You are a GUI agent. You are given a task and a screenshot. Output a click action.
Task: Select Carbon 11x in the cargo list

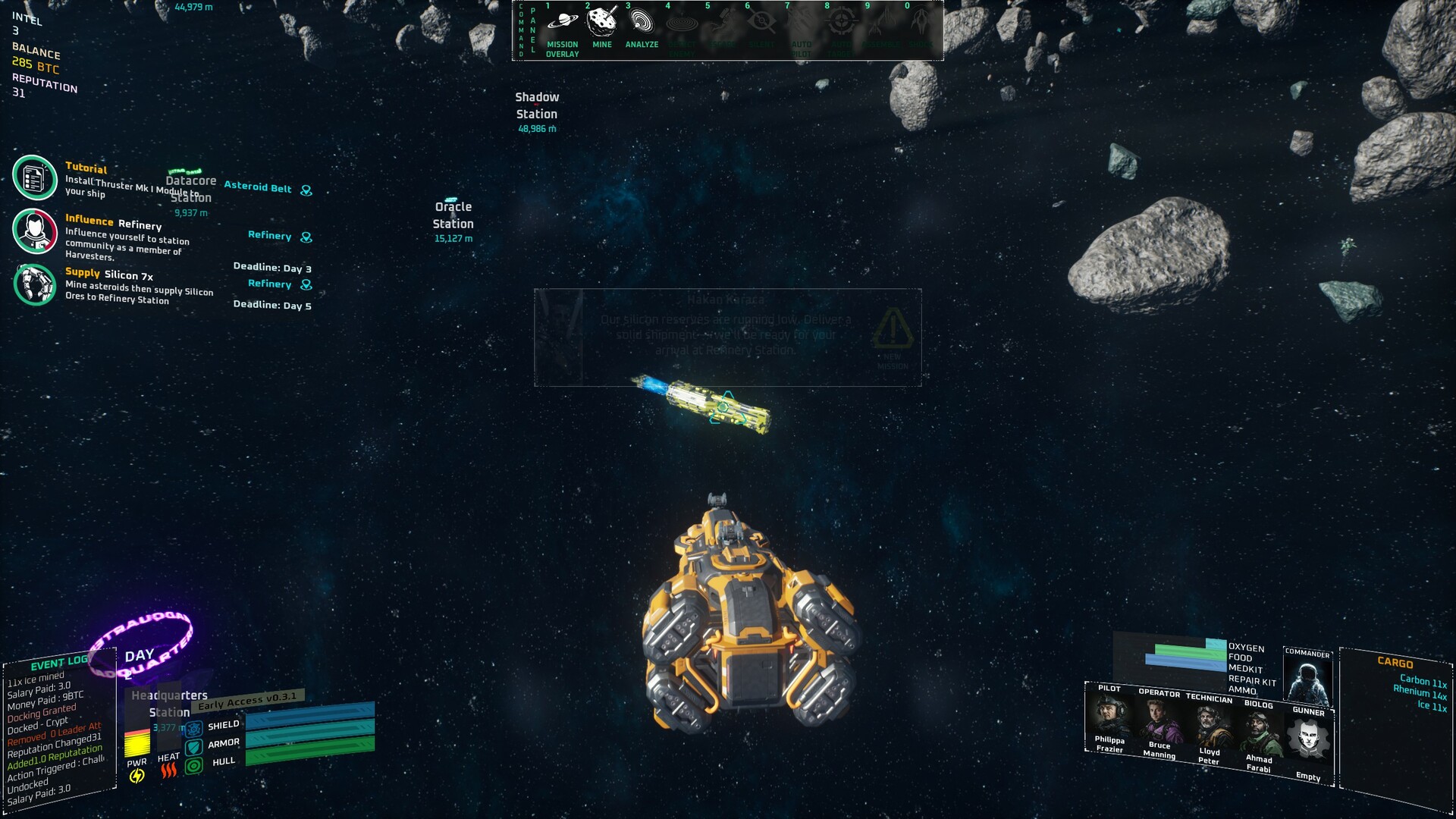click(1423, 681)
